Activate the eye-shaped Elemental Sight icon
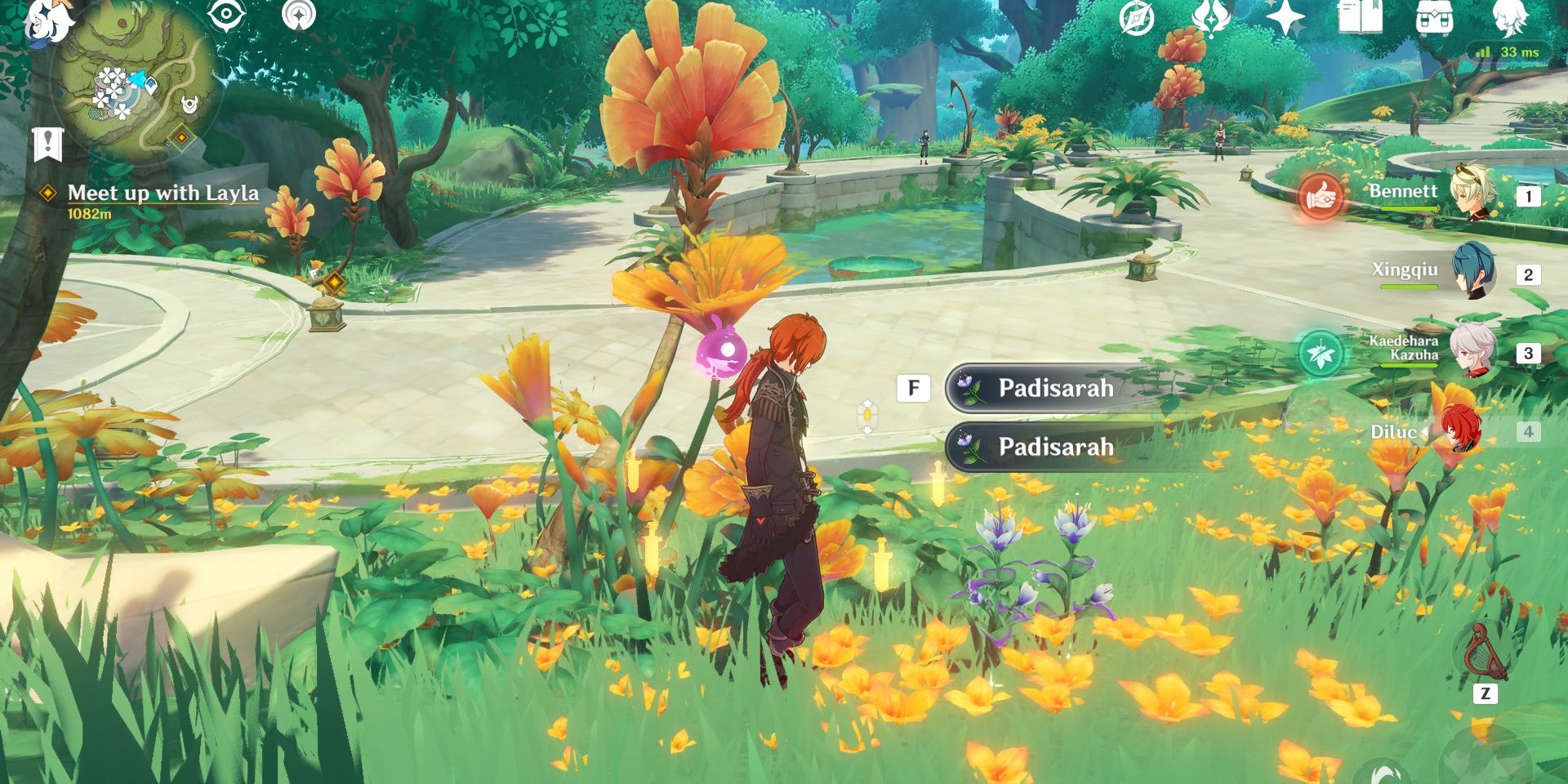 point(226,15)
